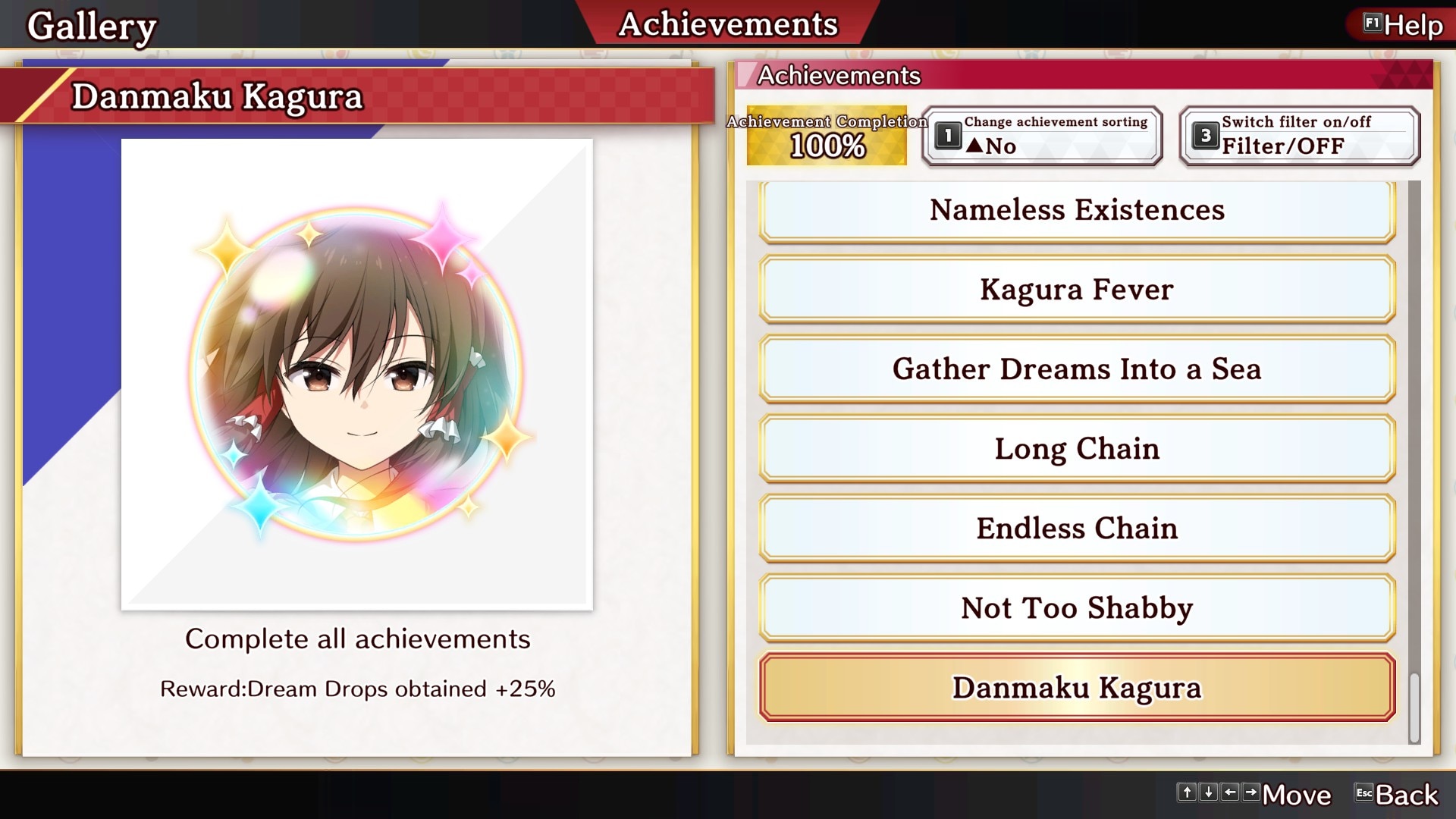
Task: Switch to the Achievements tab header
Action: click(727, 24)
